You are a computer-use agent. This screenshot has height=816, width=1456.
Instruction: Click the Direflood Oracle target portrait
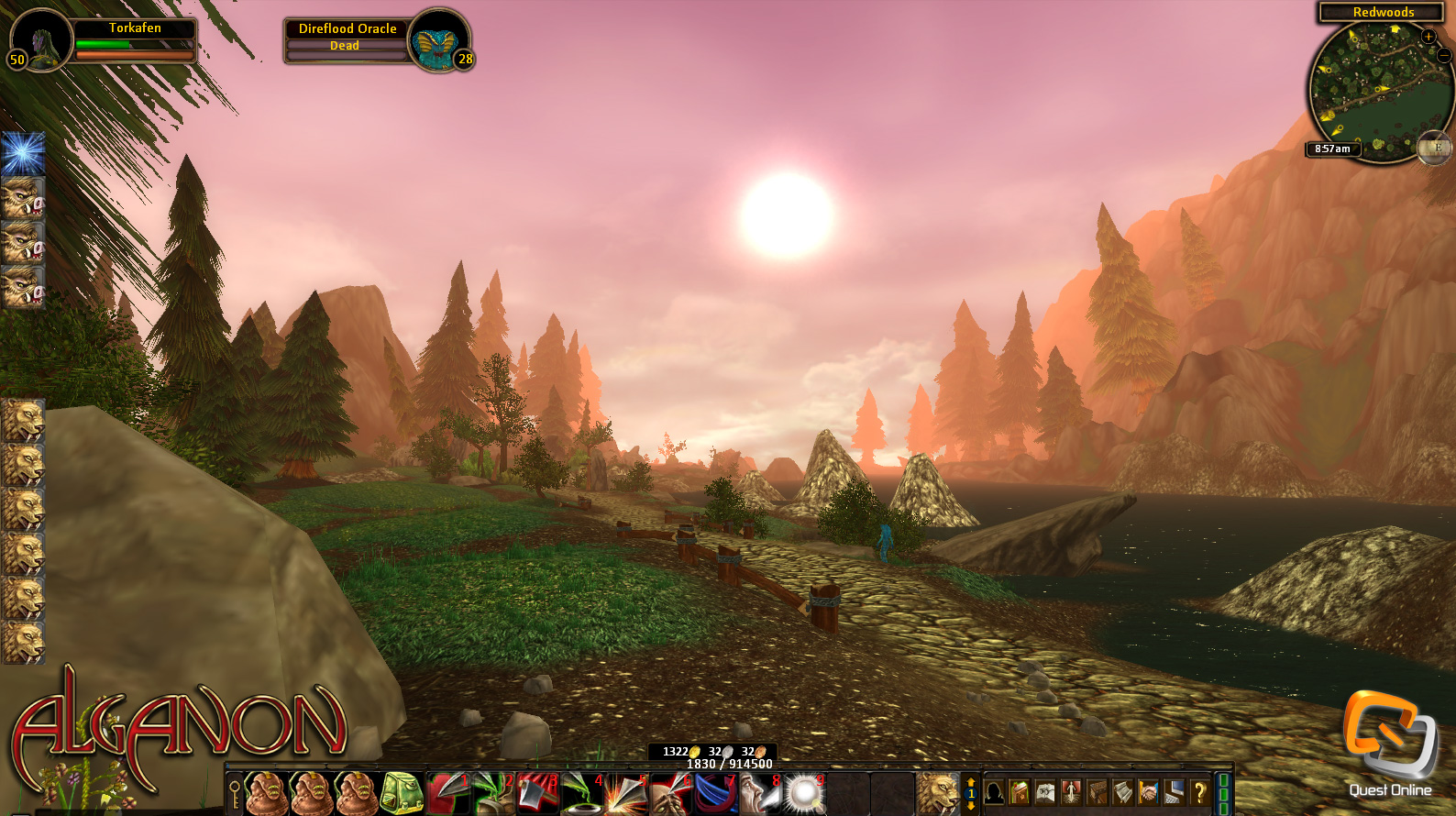point(438,40)
